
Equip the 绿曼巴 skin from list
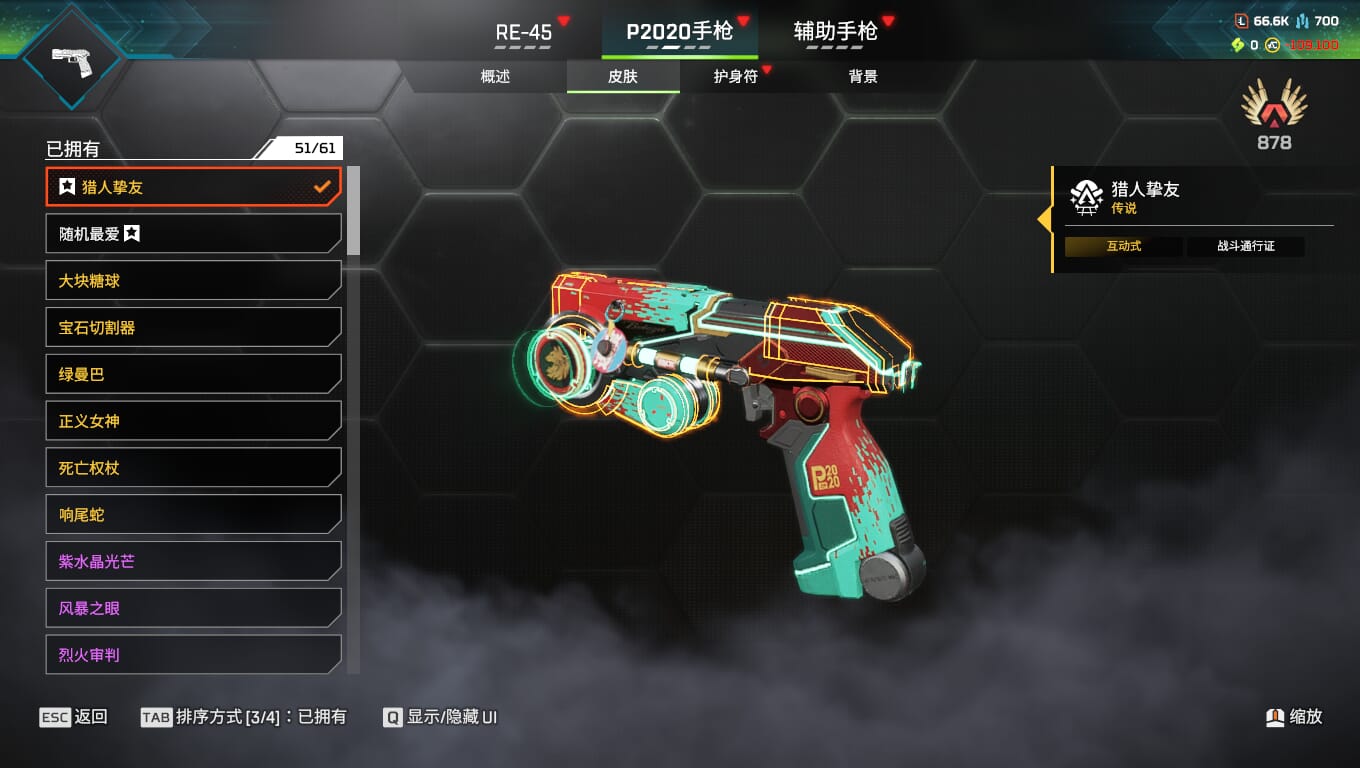click(194, 374)
